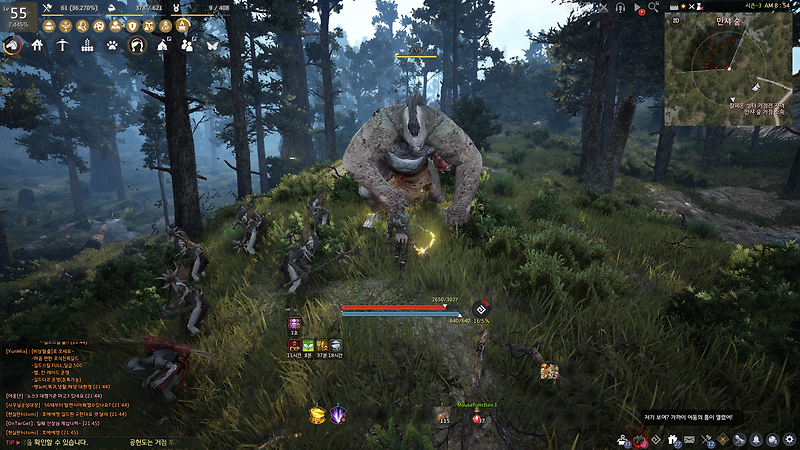Activate the purple crystal skill slot
The width and height of the screenshot is (800, 450).
tap(339, 414)
